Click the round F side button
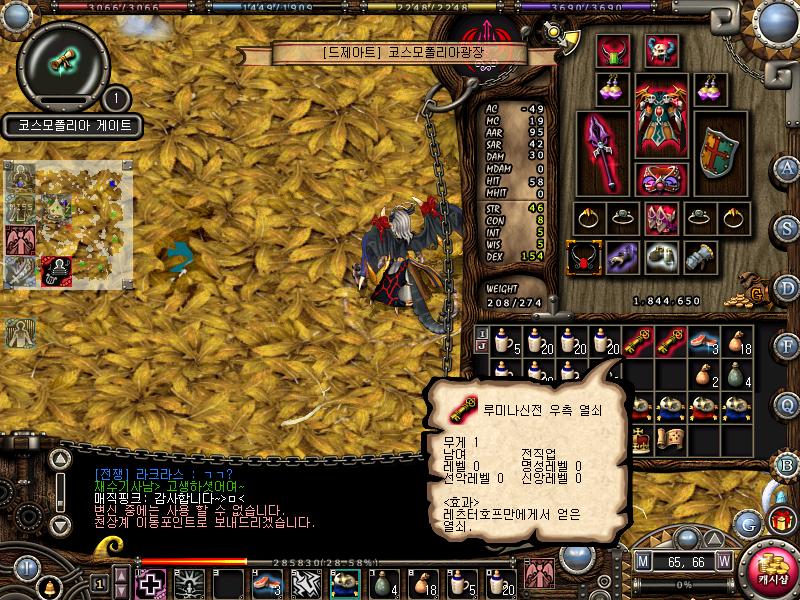Screen dimensions: 800x600 [787, 346]
